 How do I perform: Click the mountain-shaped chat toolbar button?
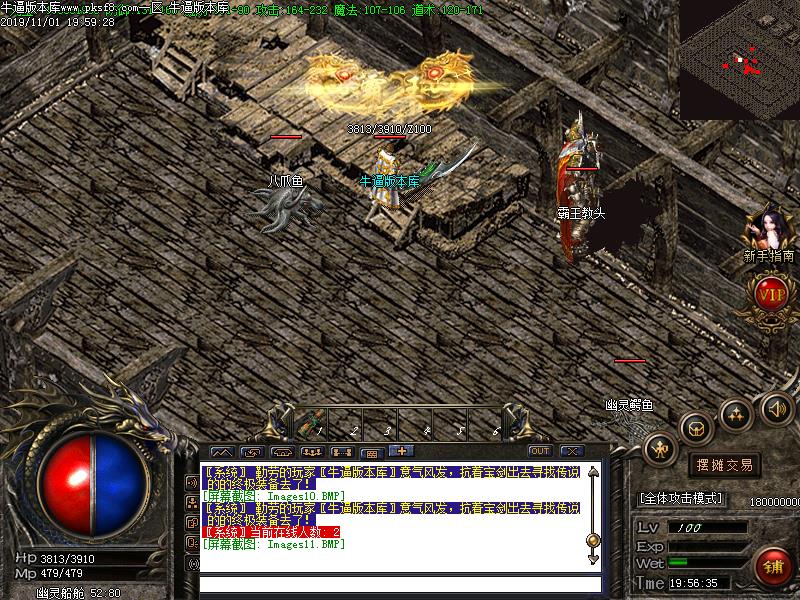coord(221,452)
